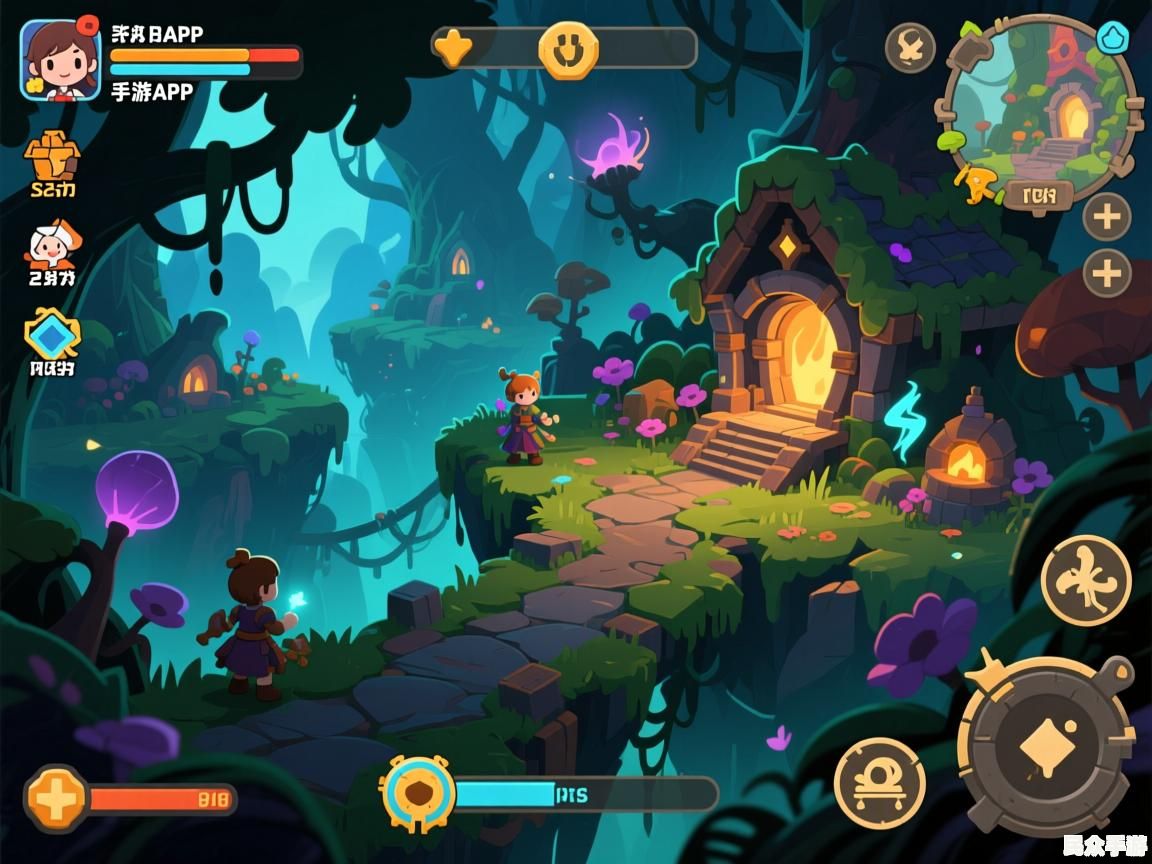Click the orange plus heal button
Screen dimensions: 1152x864
57,799
